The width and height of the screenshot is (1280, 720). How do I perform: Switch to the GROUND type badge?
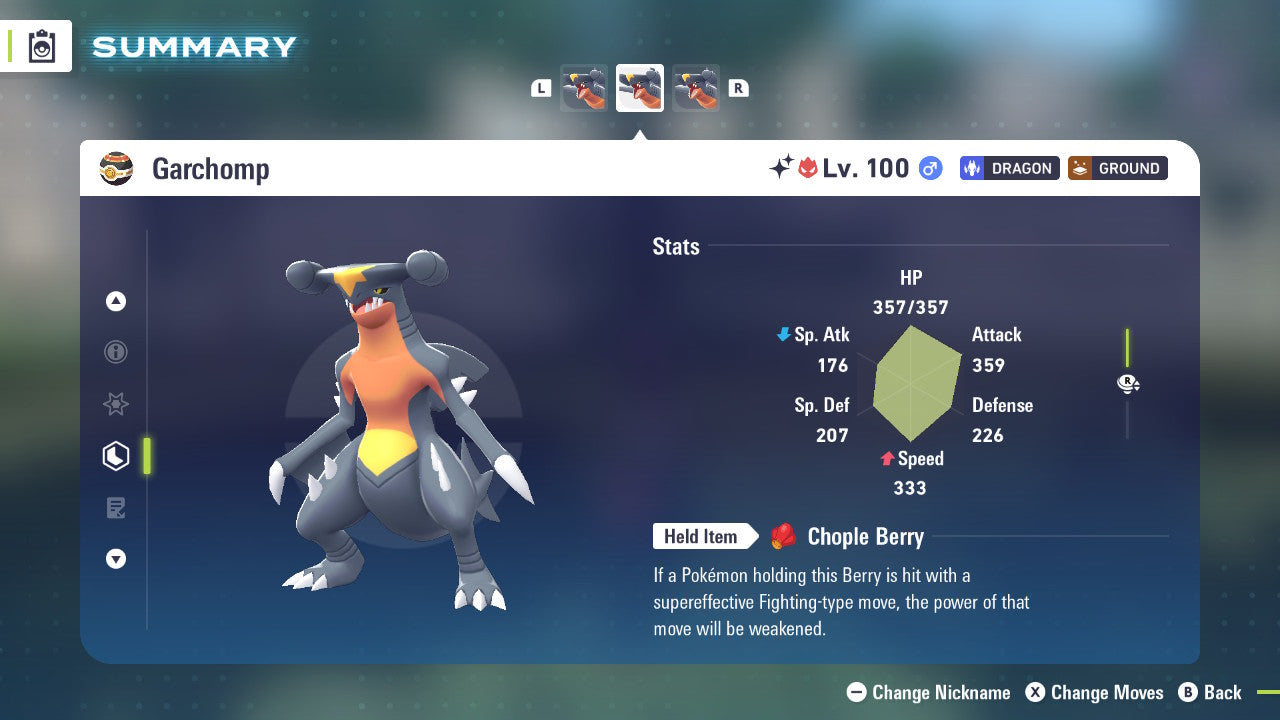click(1117, 168)
